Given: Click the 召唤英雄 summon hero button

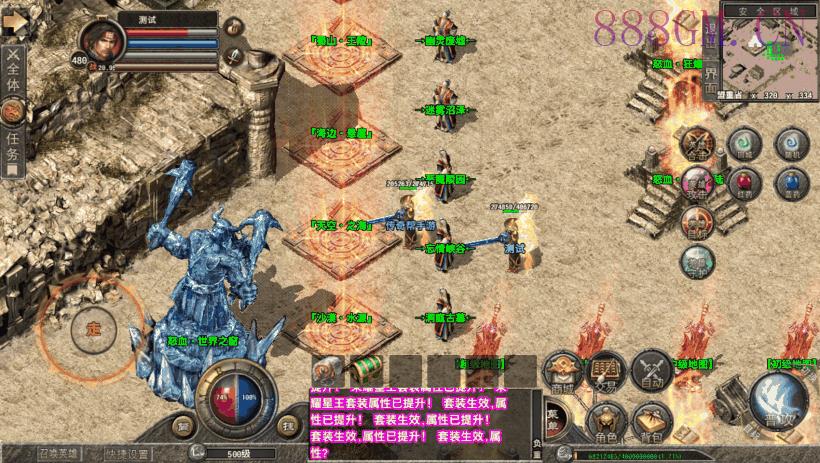Looking at the screenshot, I should pyautogui.click(x=57, y=453).
